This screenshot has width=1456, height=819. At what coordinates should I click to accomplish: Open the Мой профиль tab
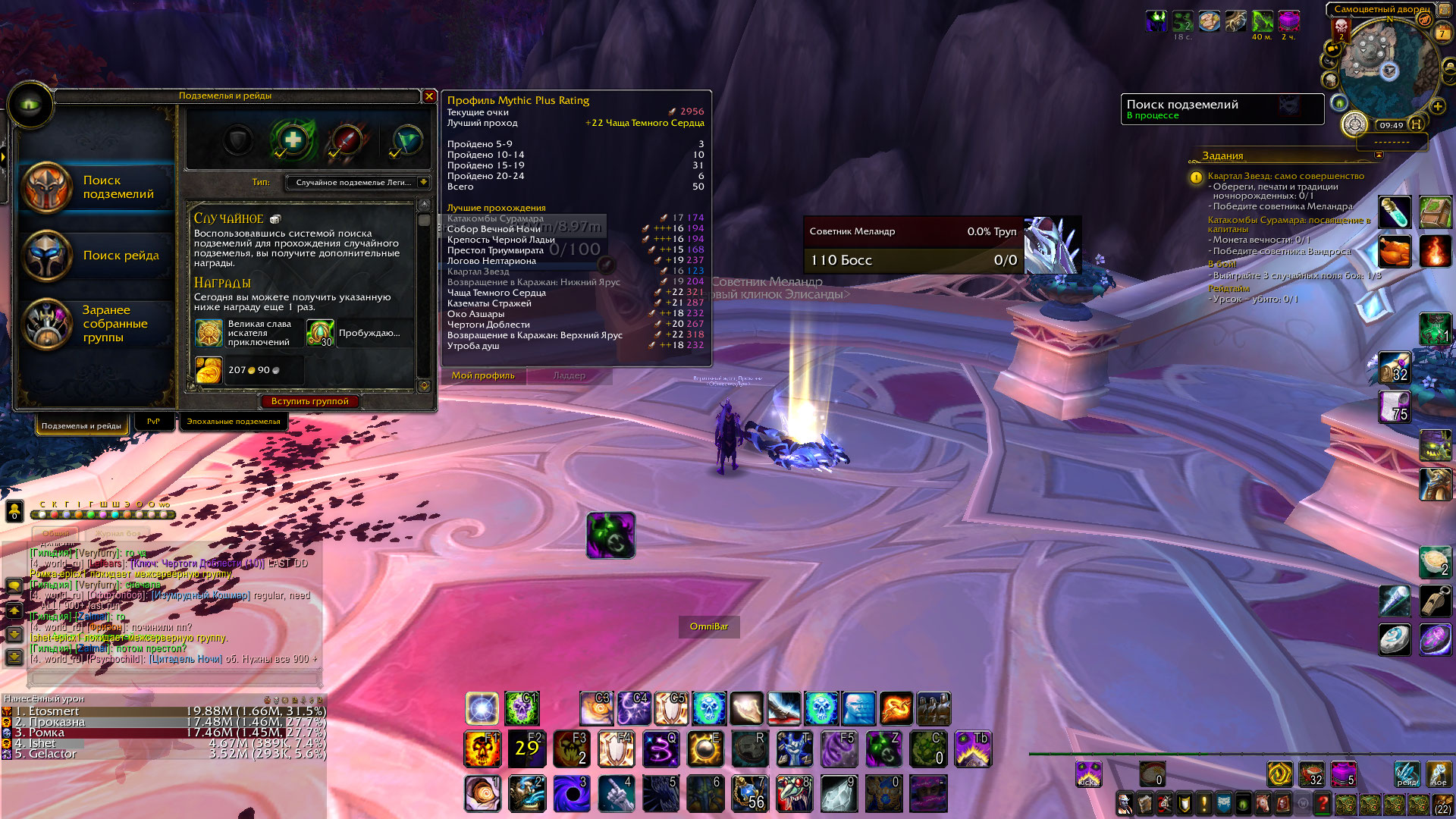(x=483, y=375)
